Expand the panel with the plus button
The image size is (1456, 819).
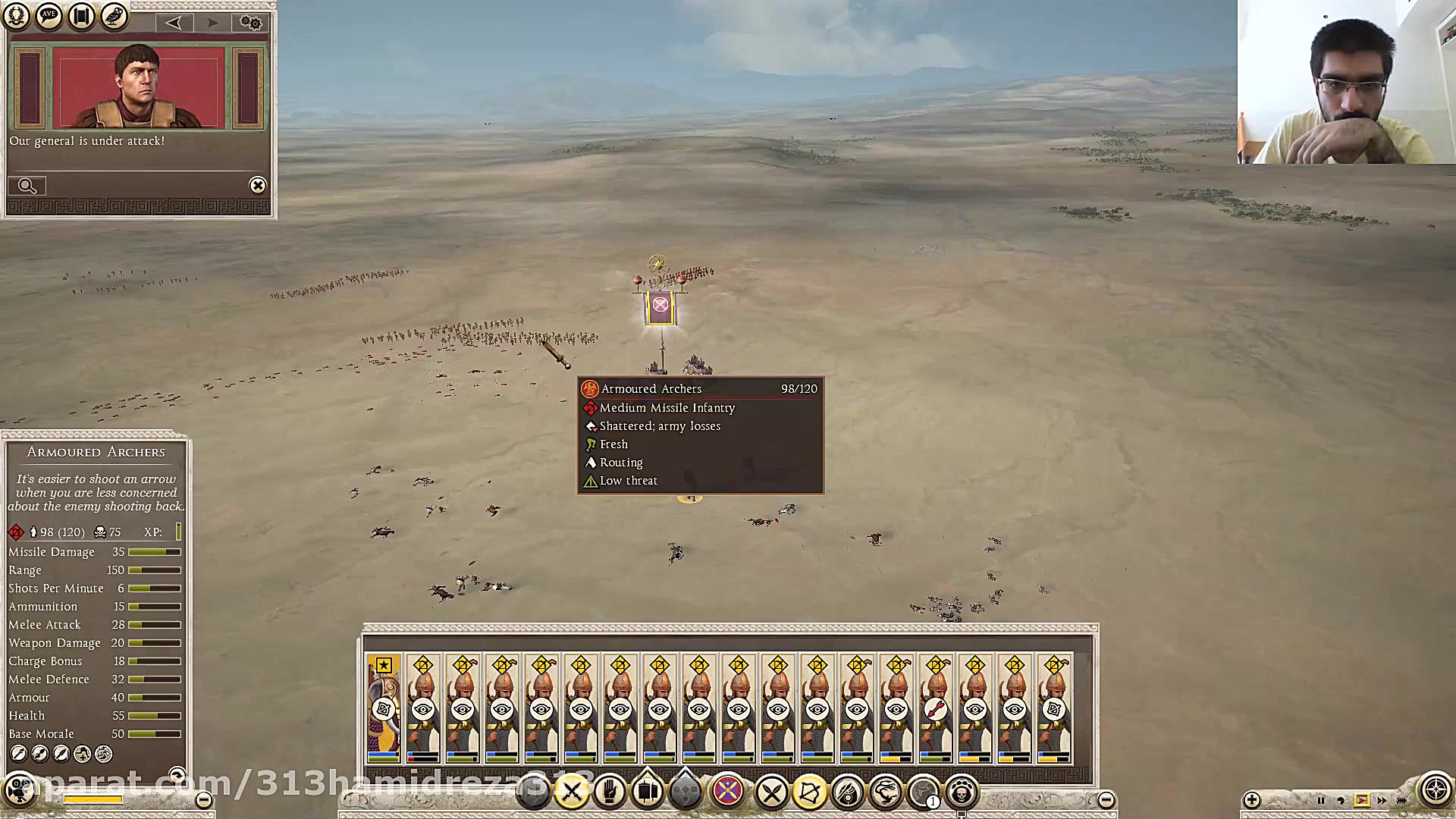1251,799
